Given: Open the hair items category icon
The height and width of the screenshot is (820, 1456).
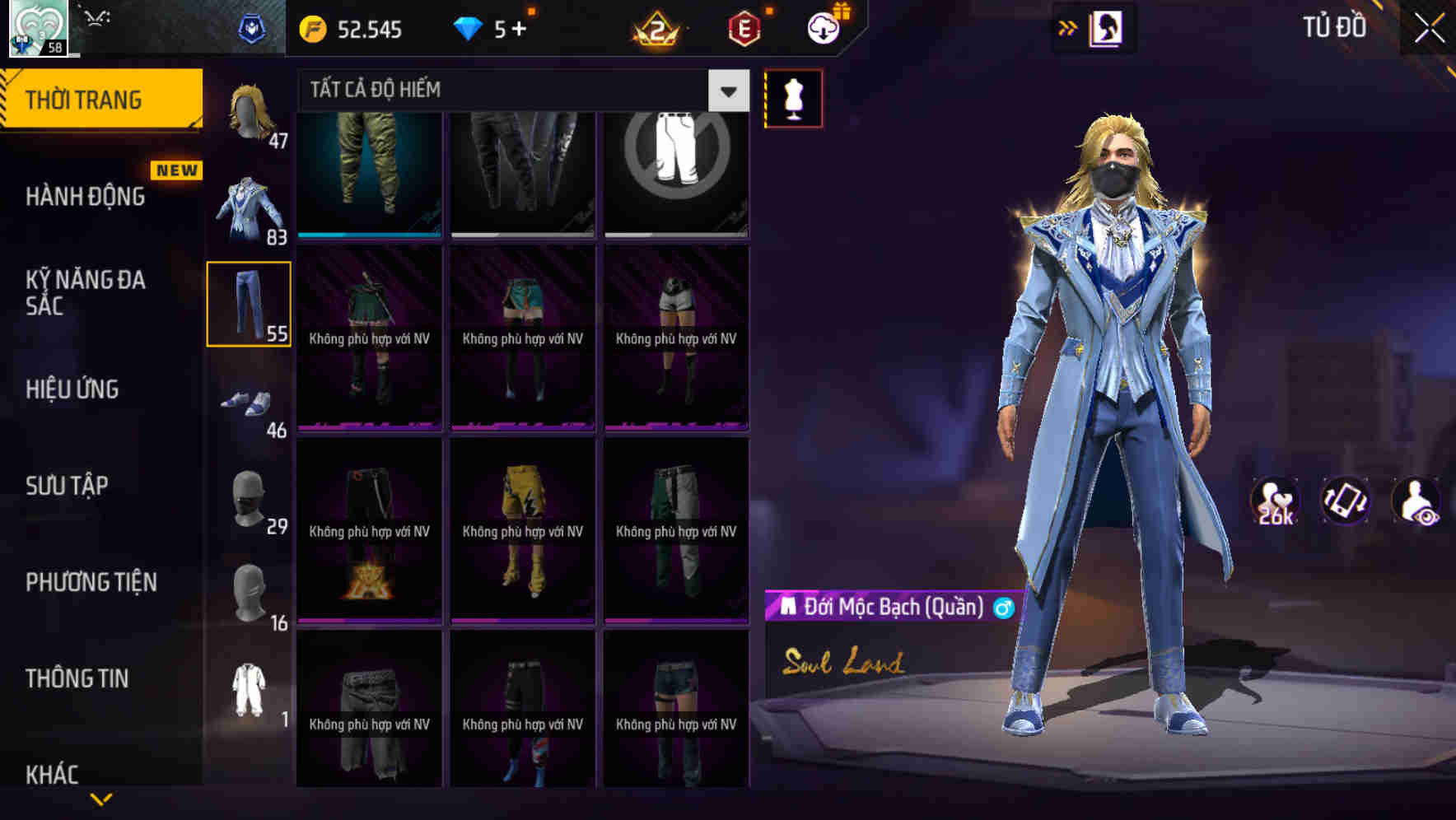Looking at the screenshot, I should 249,111.
